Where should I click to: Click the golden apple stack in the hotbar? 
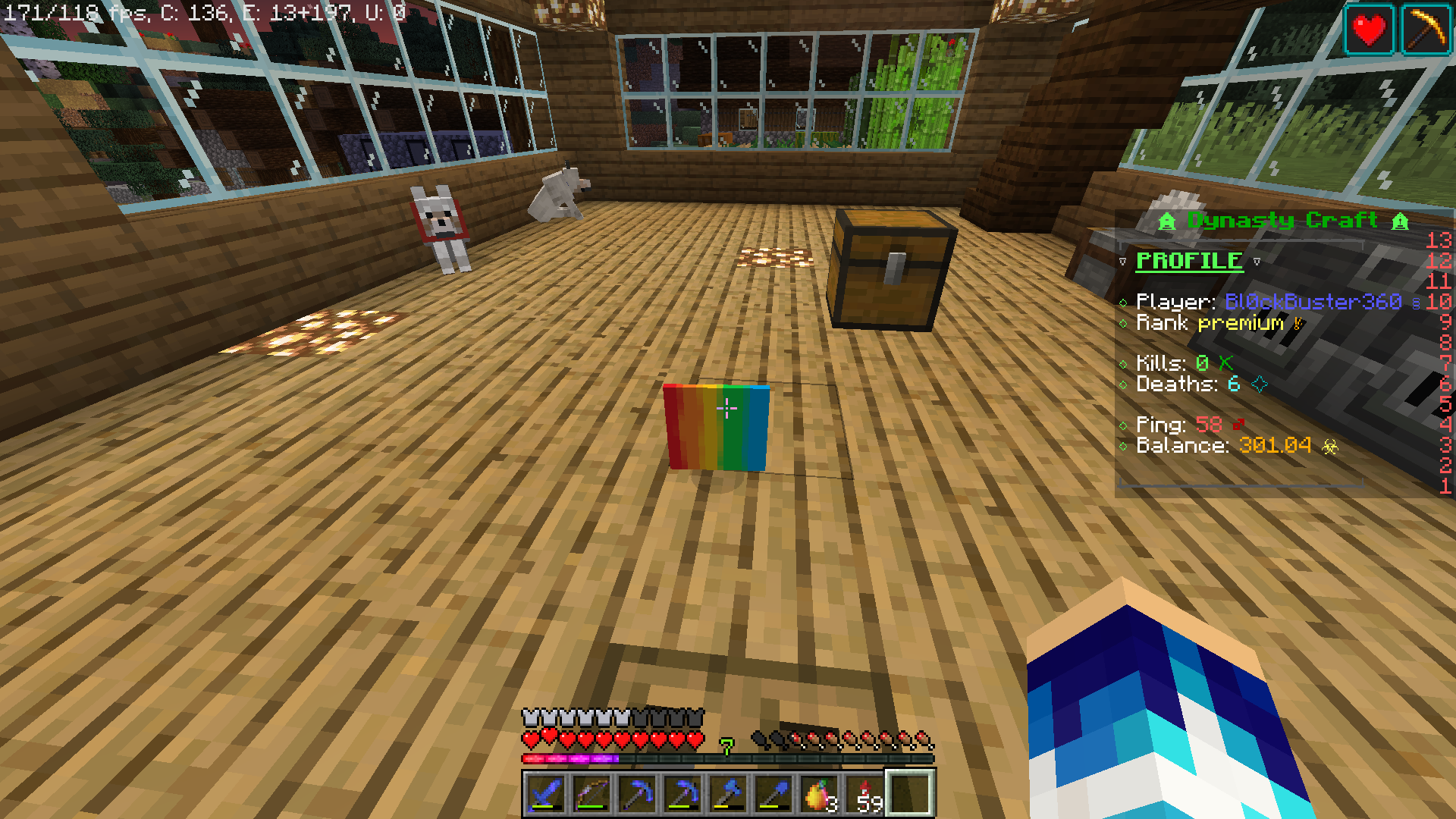coord(817,794)
